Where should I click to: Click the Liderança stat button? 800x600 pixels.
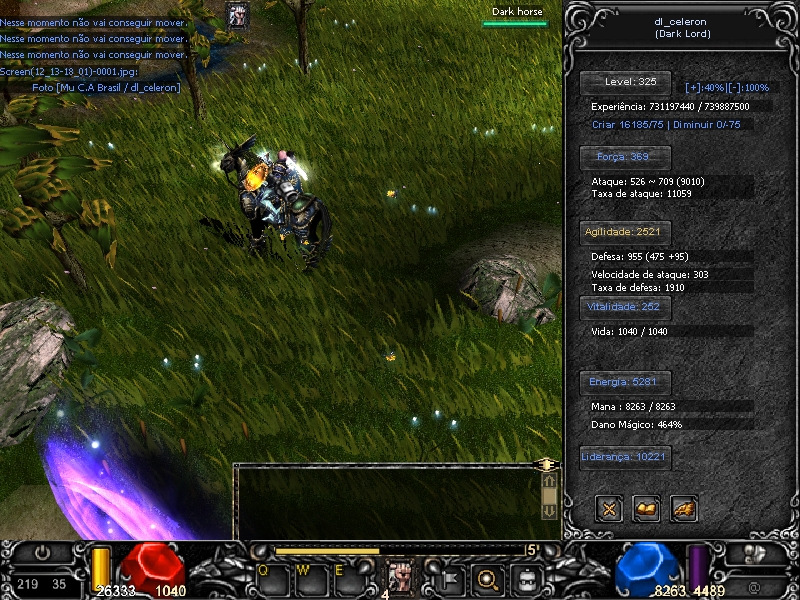click(624, 458)
